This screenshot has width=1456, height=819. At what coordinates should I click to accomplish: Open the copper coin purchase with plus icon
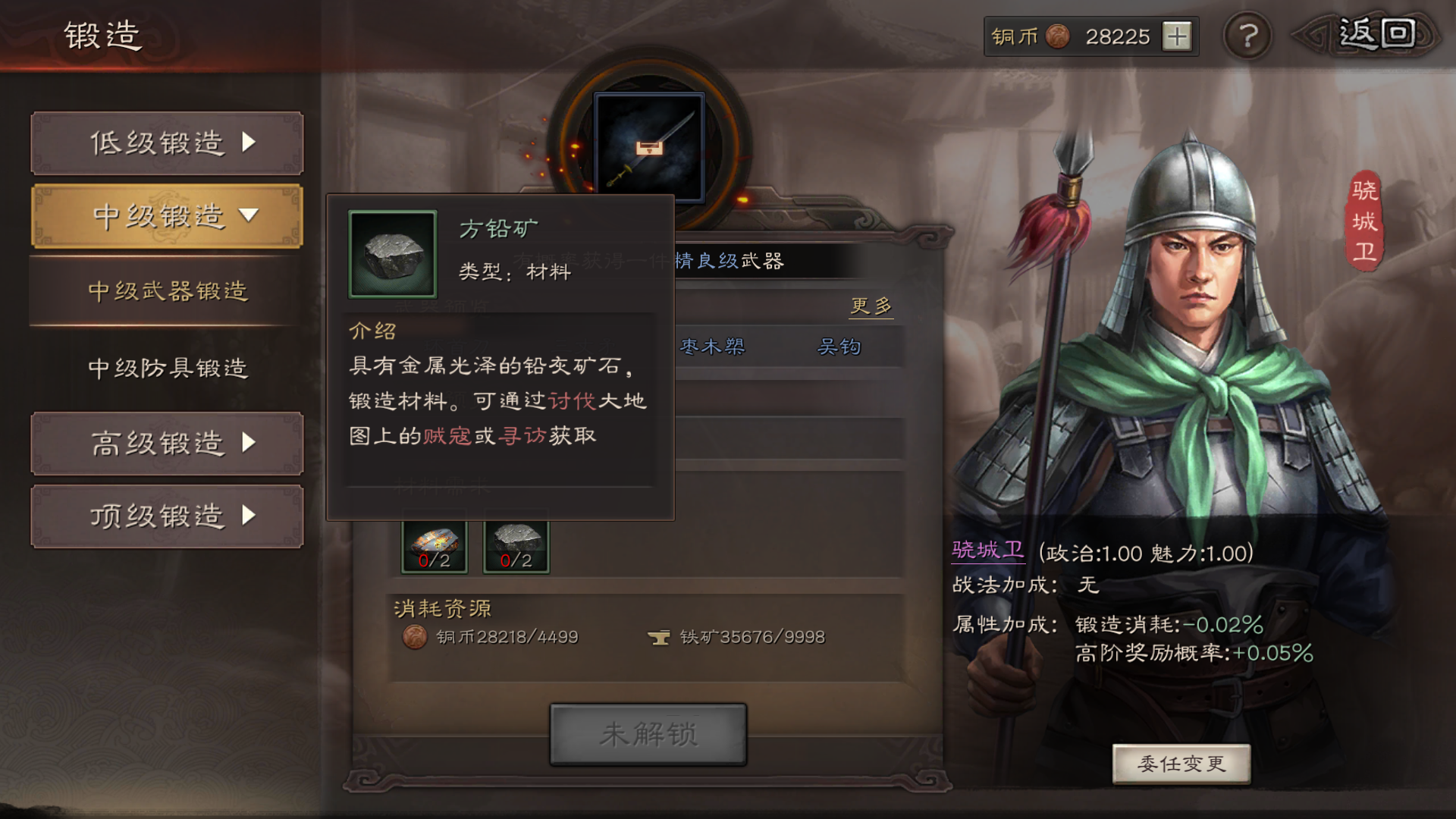coord(1176,35)
